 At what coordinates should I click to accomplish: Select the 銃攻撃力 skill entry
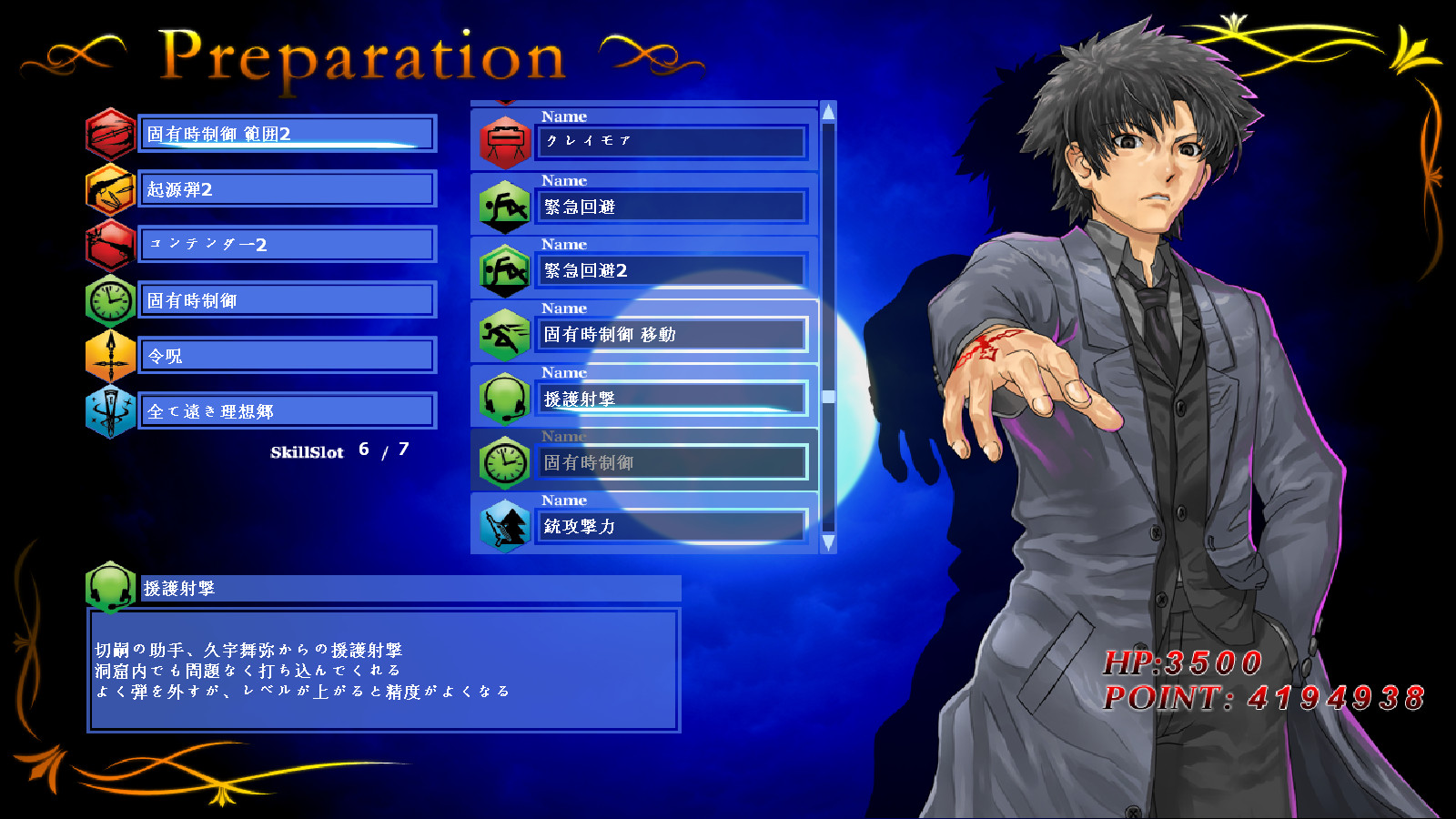pos(672,526)
